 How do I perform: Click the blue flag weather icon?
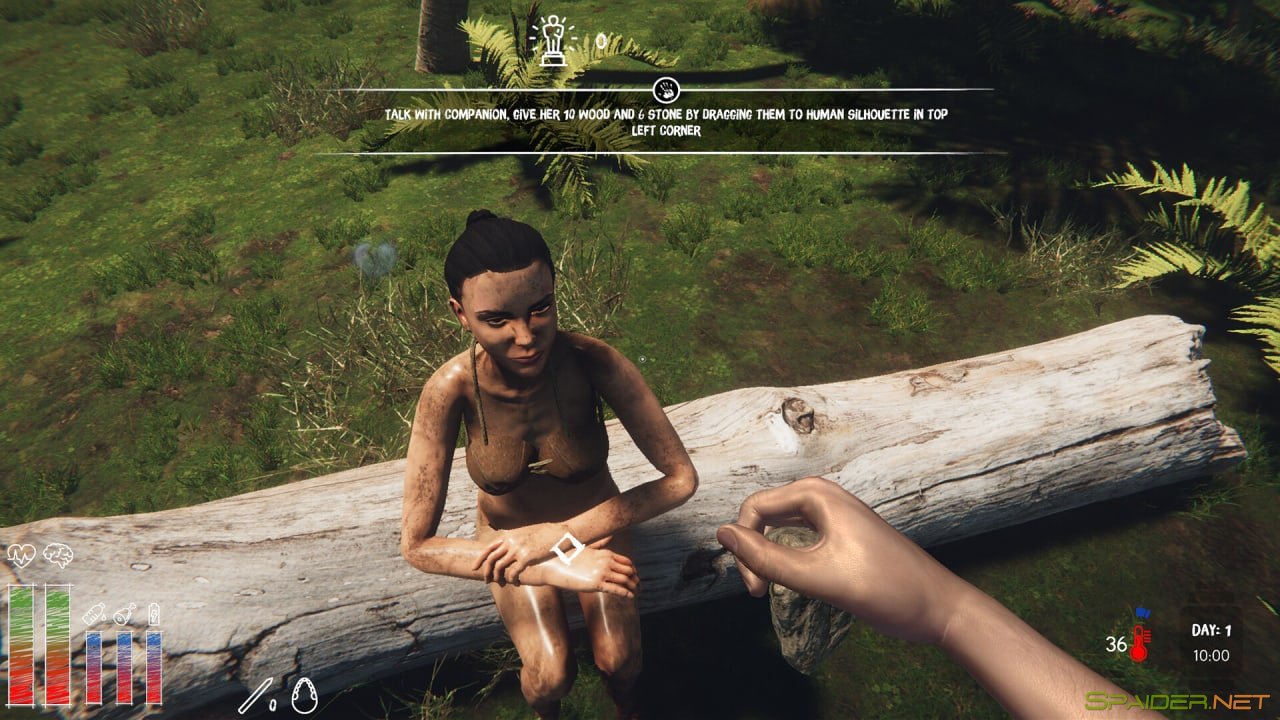coord(1142,613)
